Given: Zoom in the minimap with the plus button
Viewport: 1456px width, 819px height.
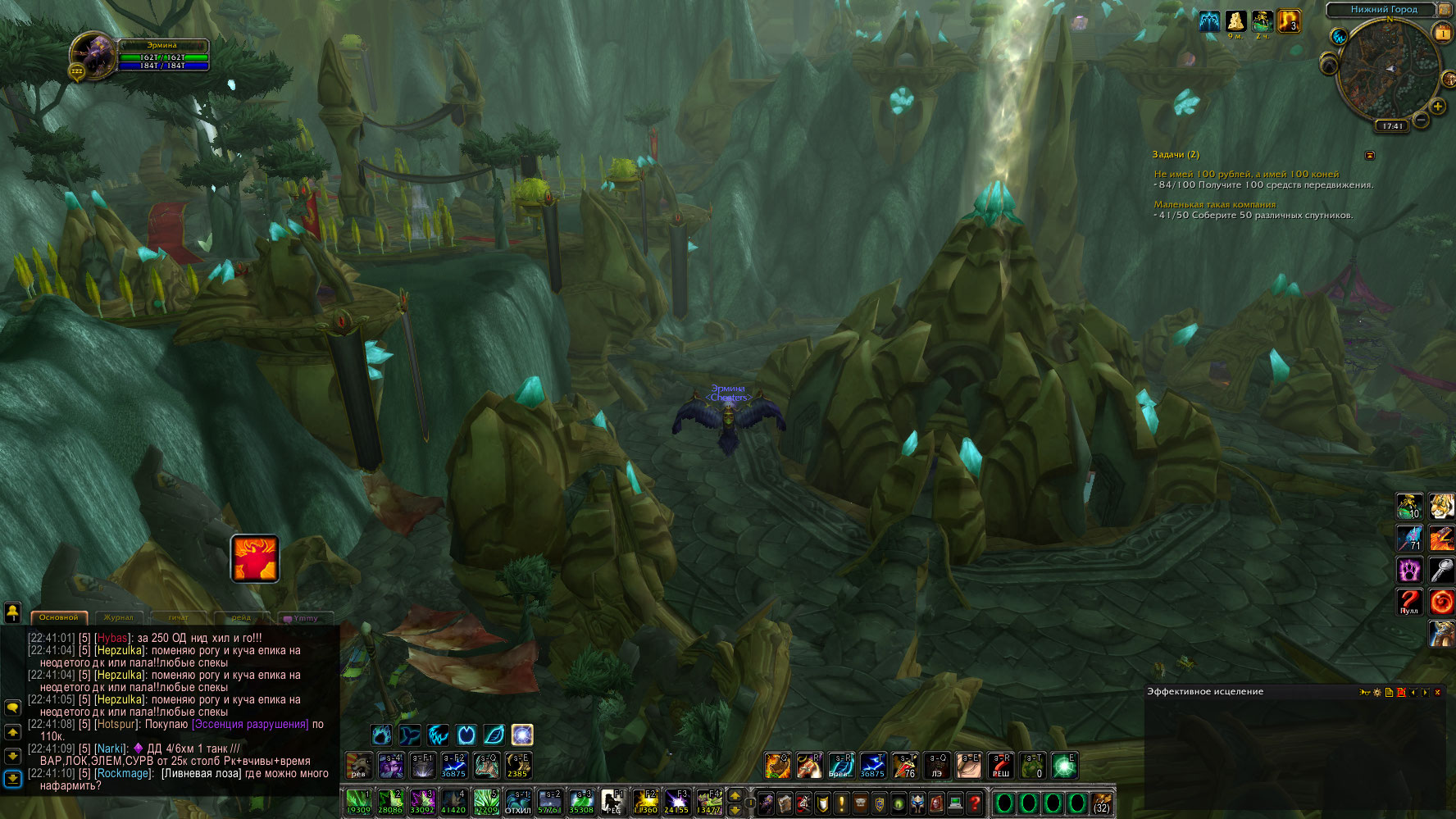Looking at the screenshot, I should (x=1437, y=107).
